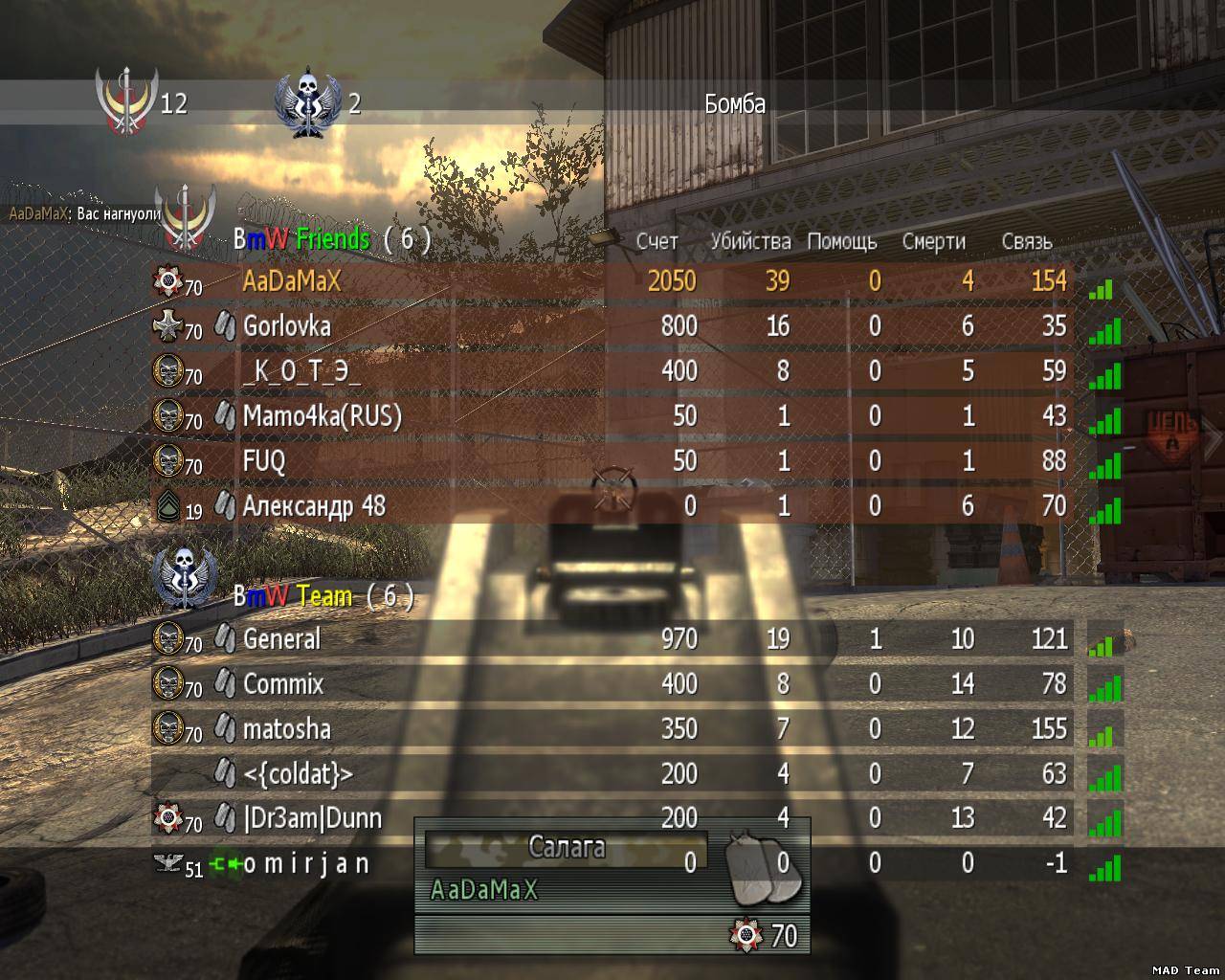Select the Gorlovka player row
The height and width of the screenshot is (980, 1225).
pos(612,325)
